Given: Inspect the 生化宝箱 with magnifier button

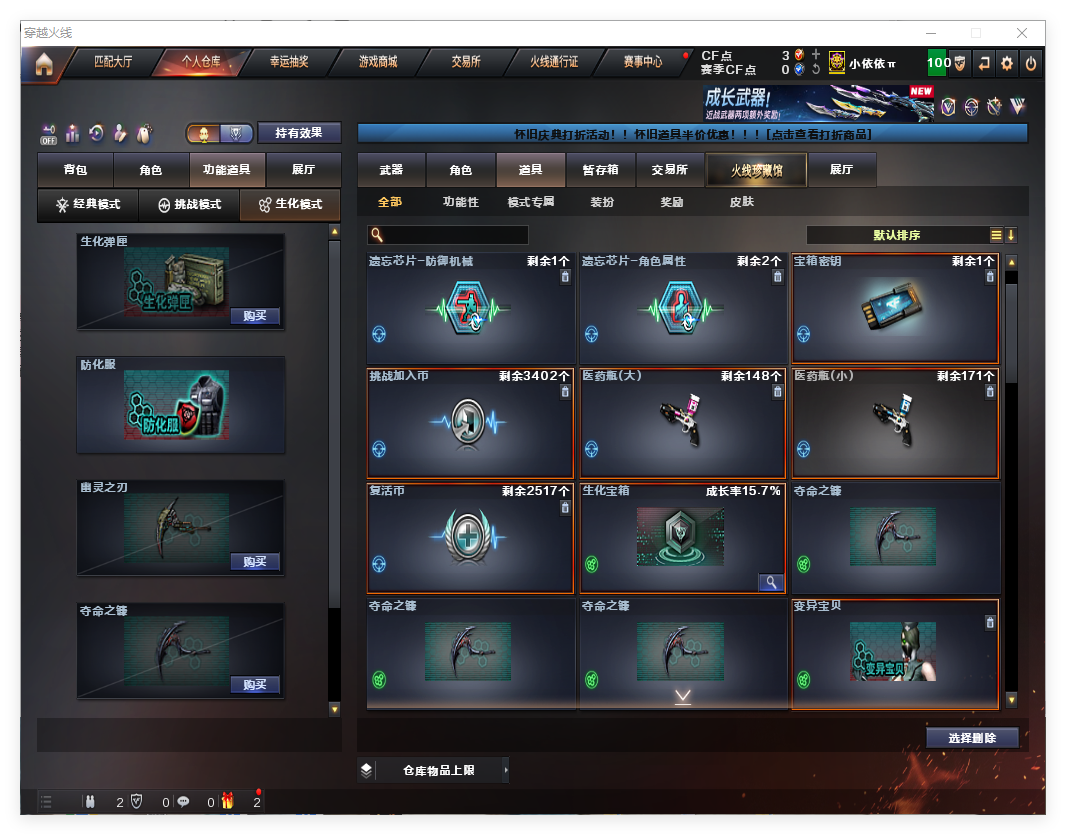Looking at the screenshot, I should (x=771, y=582).
